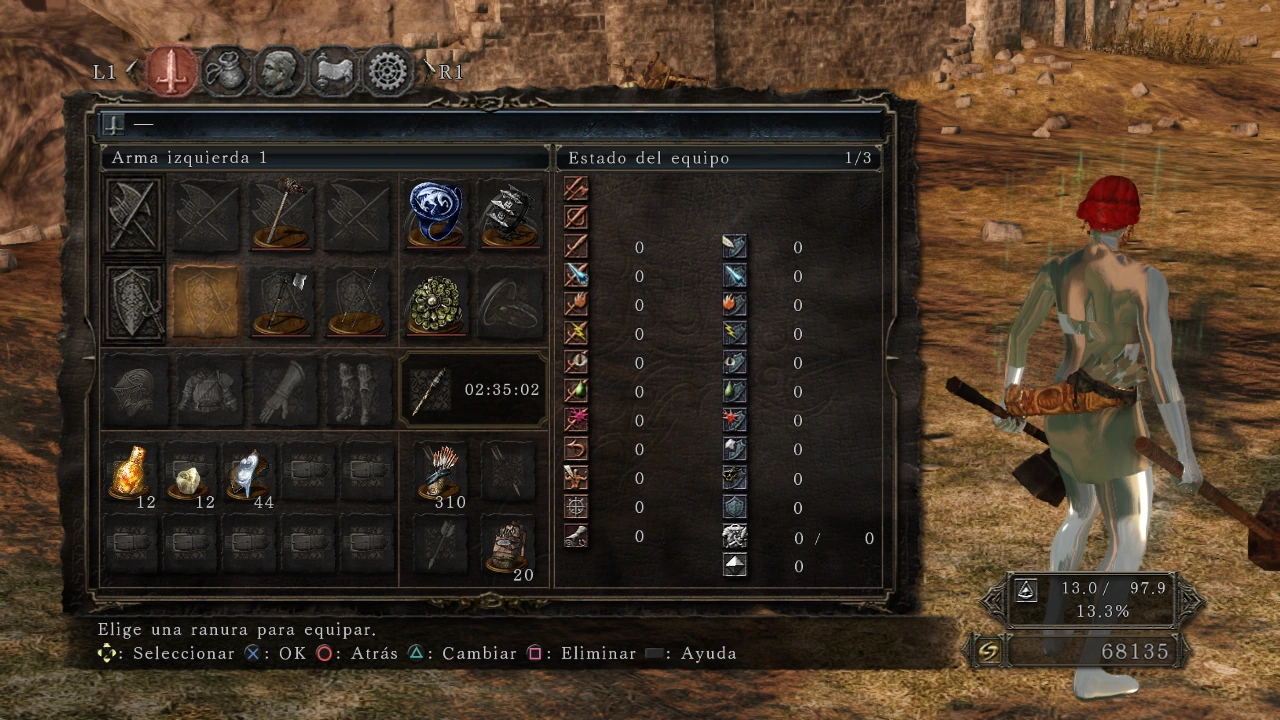Select the highlighted empty left-hand shield slot
The height and width of the screenshot is (720, 1280).
point(206,301)
